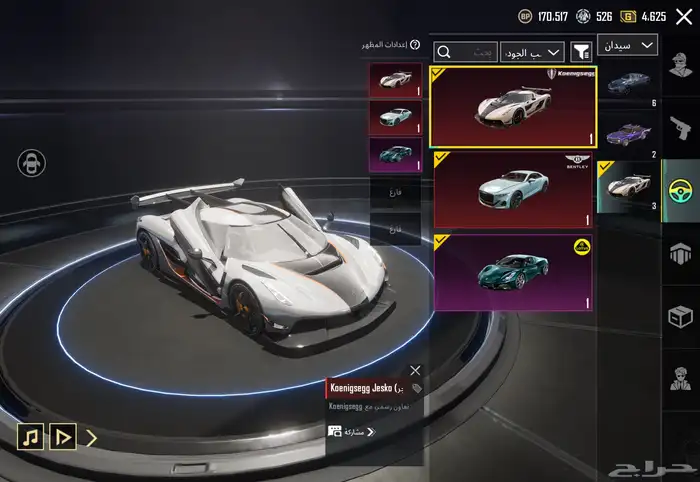The height and width of the screenshot is (482, 700).
Task: Open the سيدان vehicle type dropdown
Action: pos(627,45)
